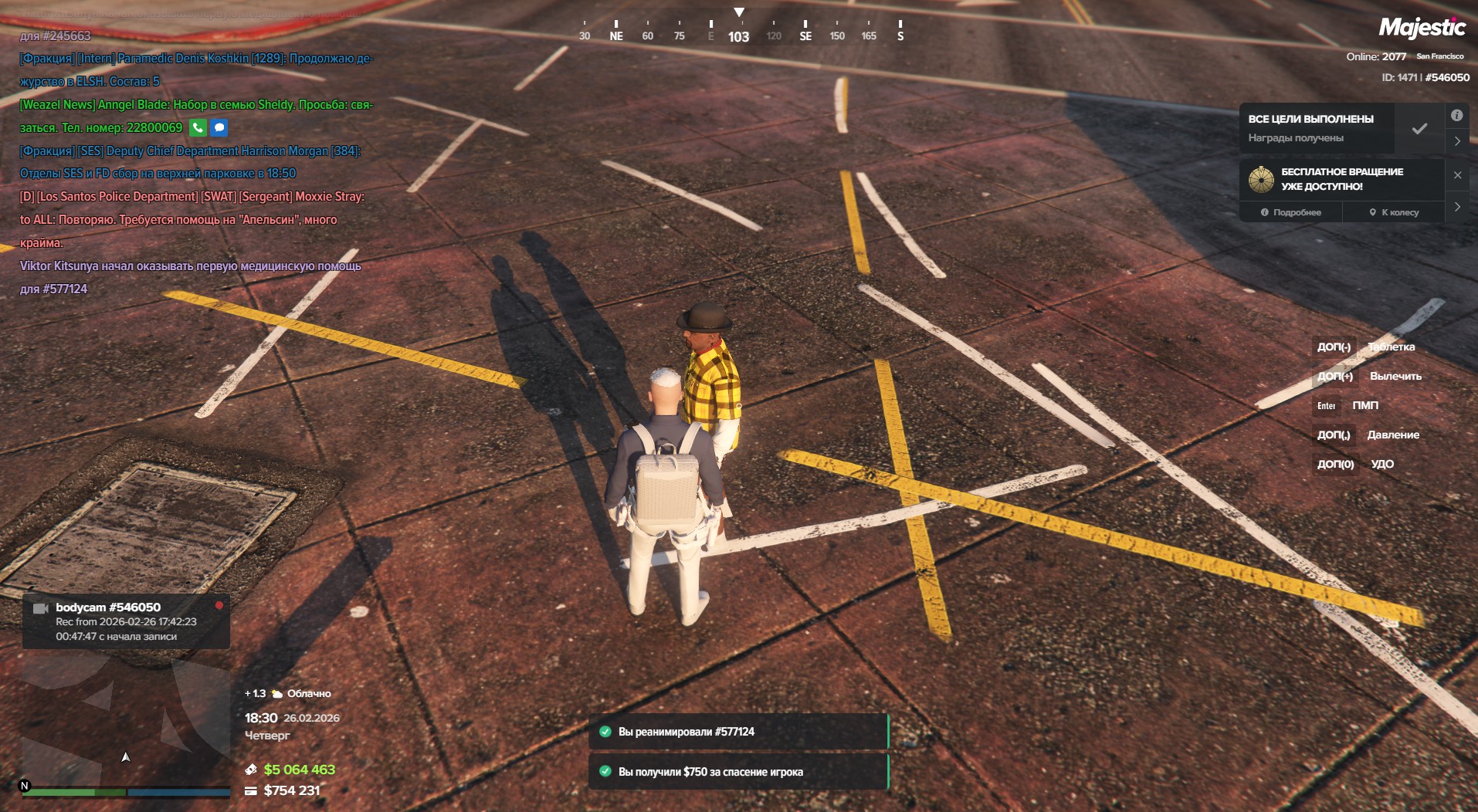Click the golden fortune wheel icon

[x=1261, y=179]
